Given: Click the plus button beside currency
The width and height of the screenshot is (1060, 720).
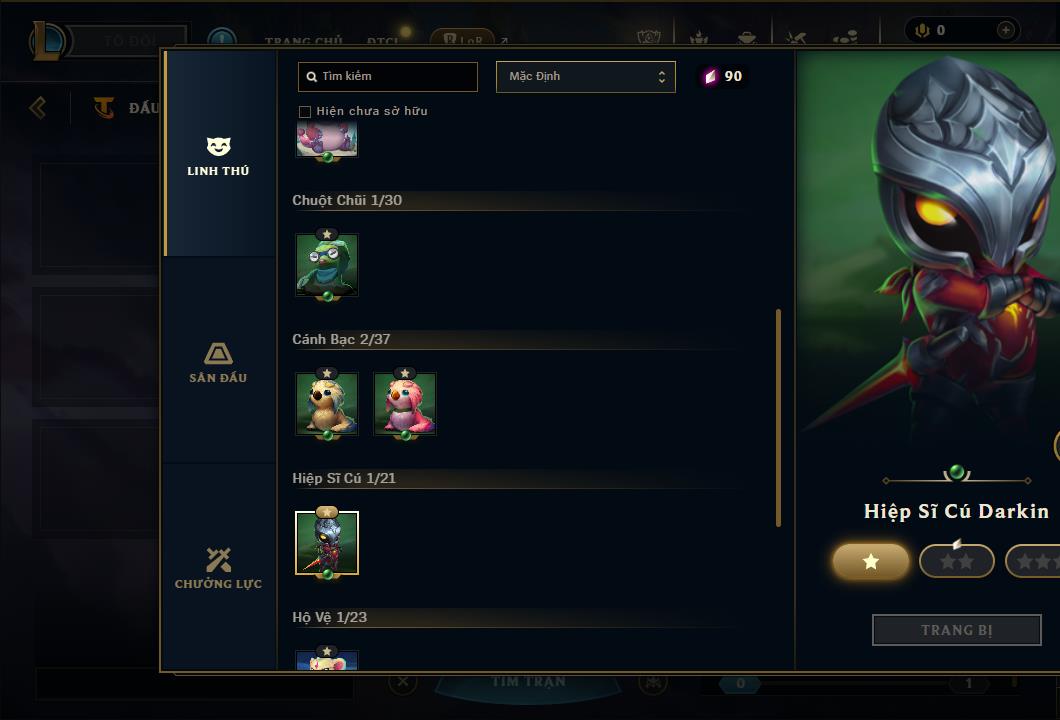Looking at the screenshot, I should [x=1005, y=30].
